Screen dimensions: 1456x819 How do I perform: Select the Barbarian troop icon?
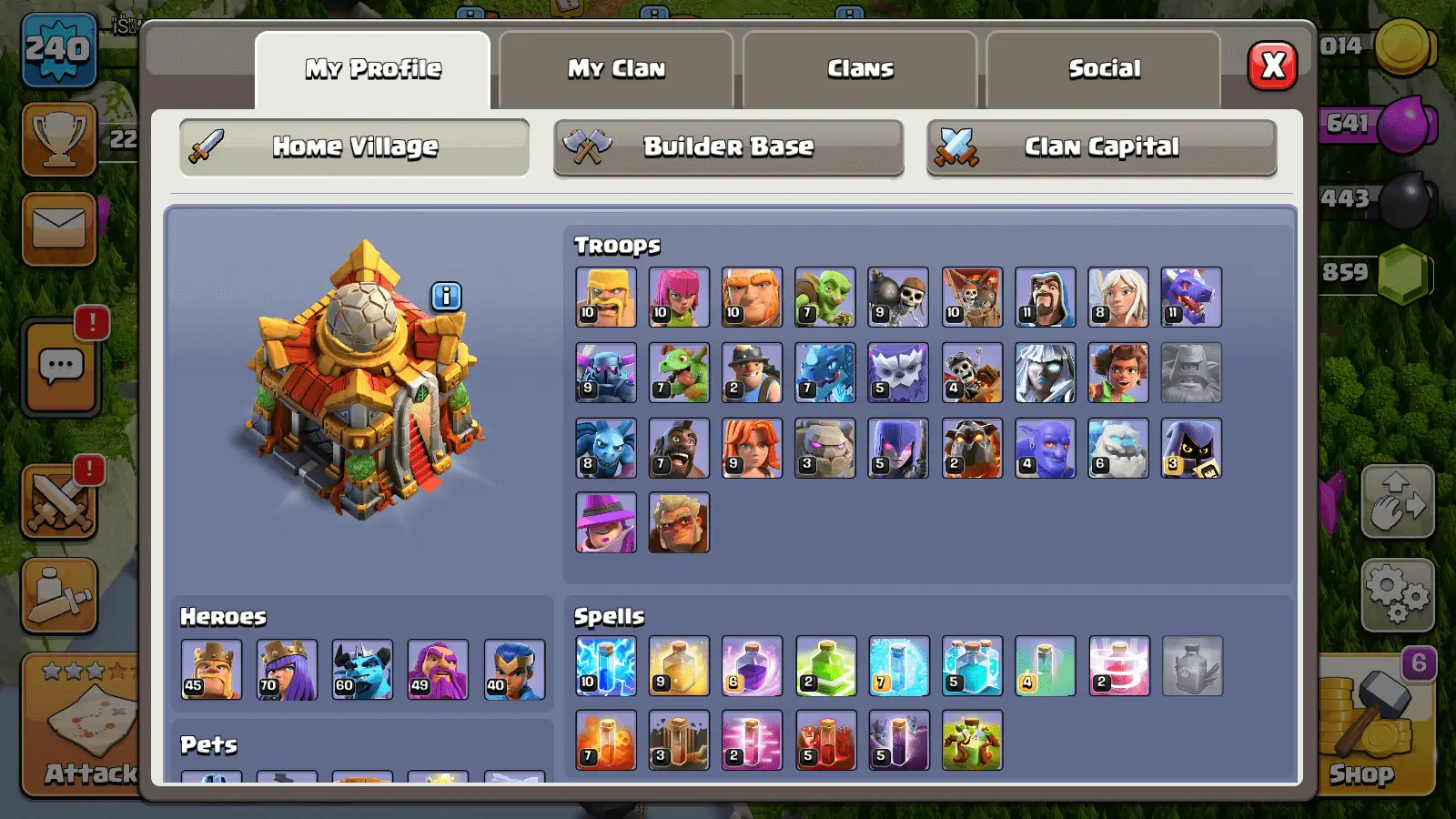pyautogui.click(x=606, y=298)
